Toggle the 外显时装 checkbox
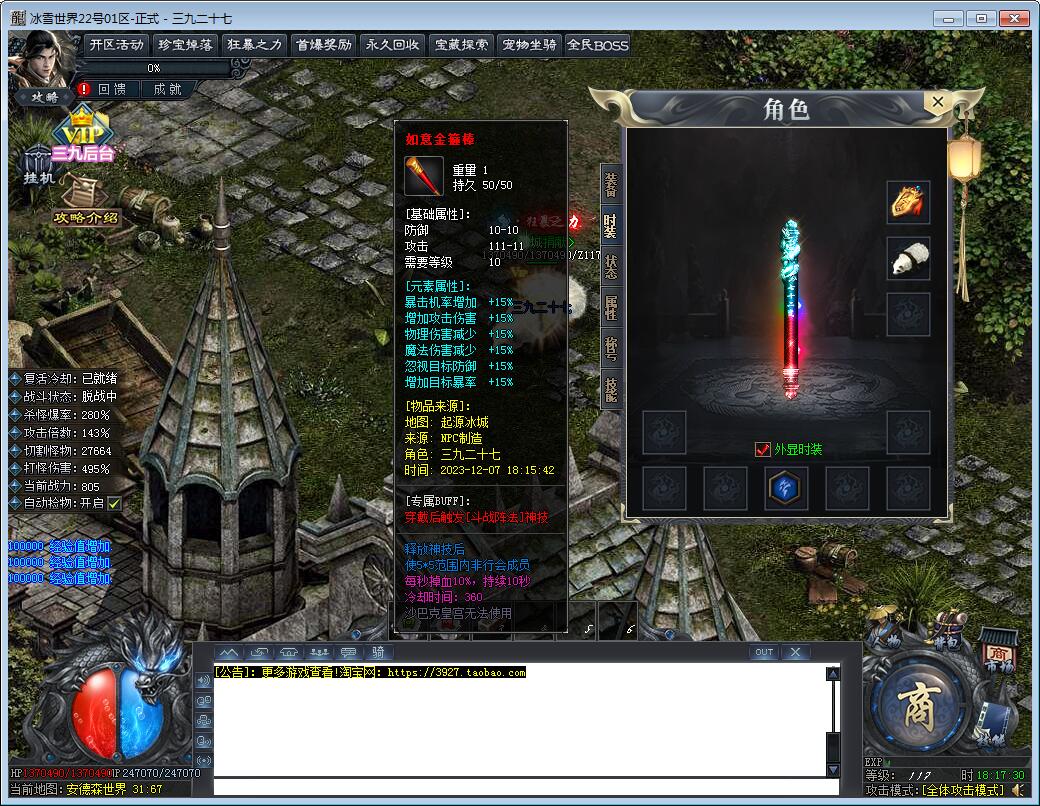 763,450
